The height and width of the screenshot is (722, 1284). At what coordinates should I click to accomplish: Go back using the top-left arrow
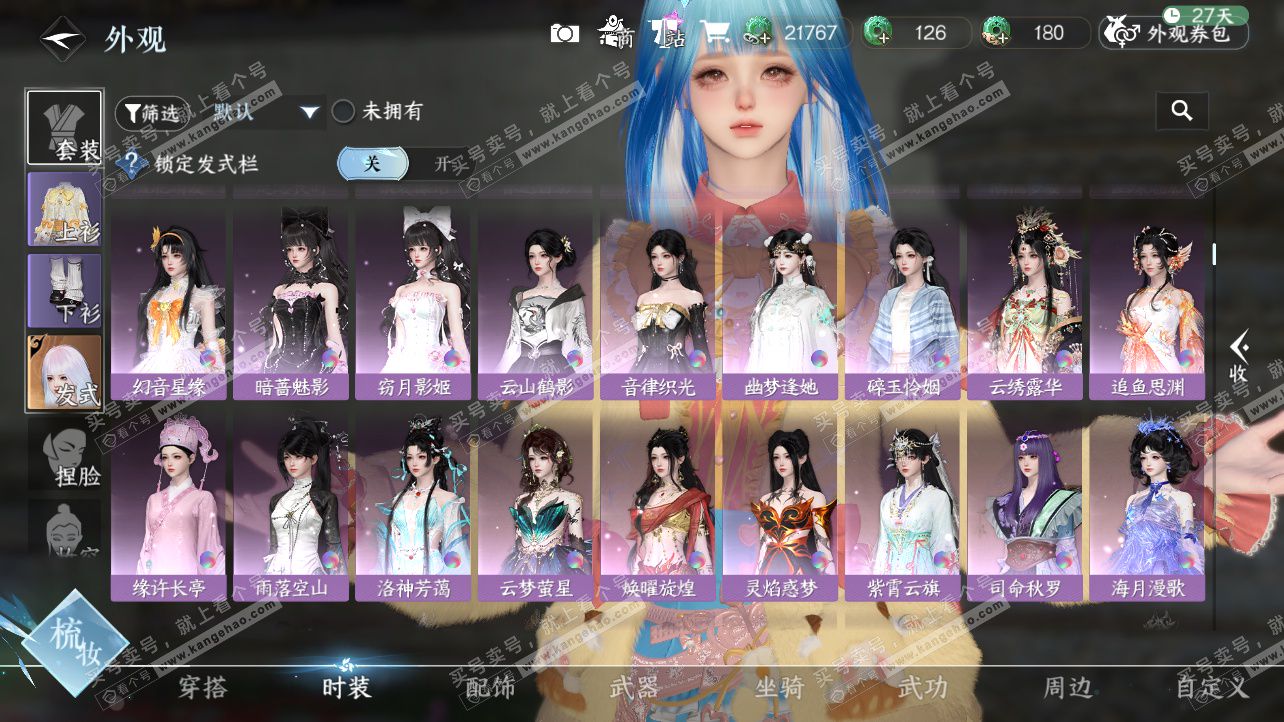click(62, 38)
